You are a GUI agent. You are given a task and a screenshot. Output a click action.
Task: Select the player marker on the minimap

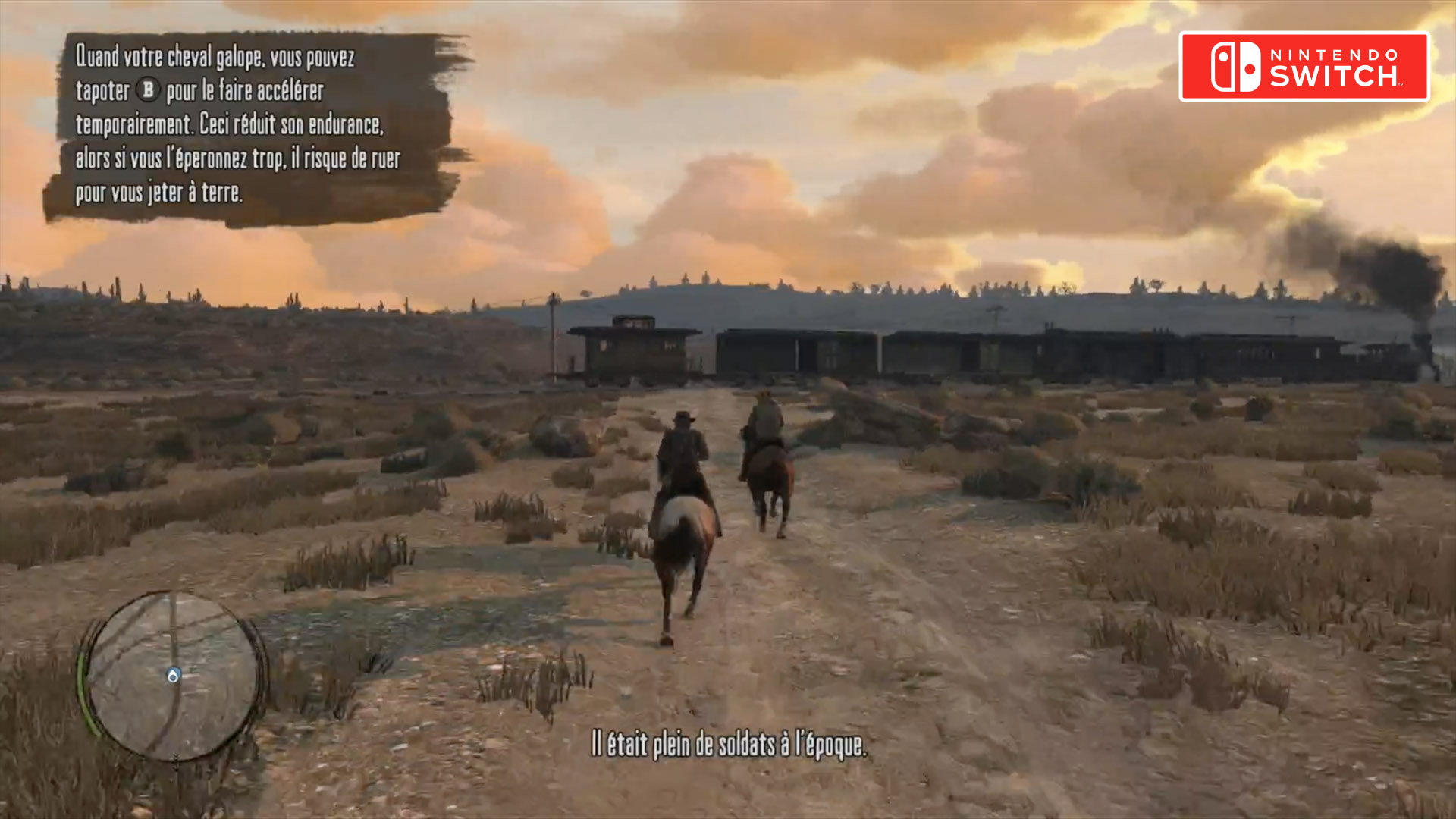(x=174, y=675)
